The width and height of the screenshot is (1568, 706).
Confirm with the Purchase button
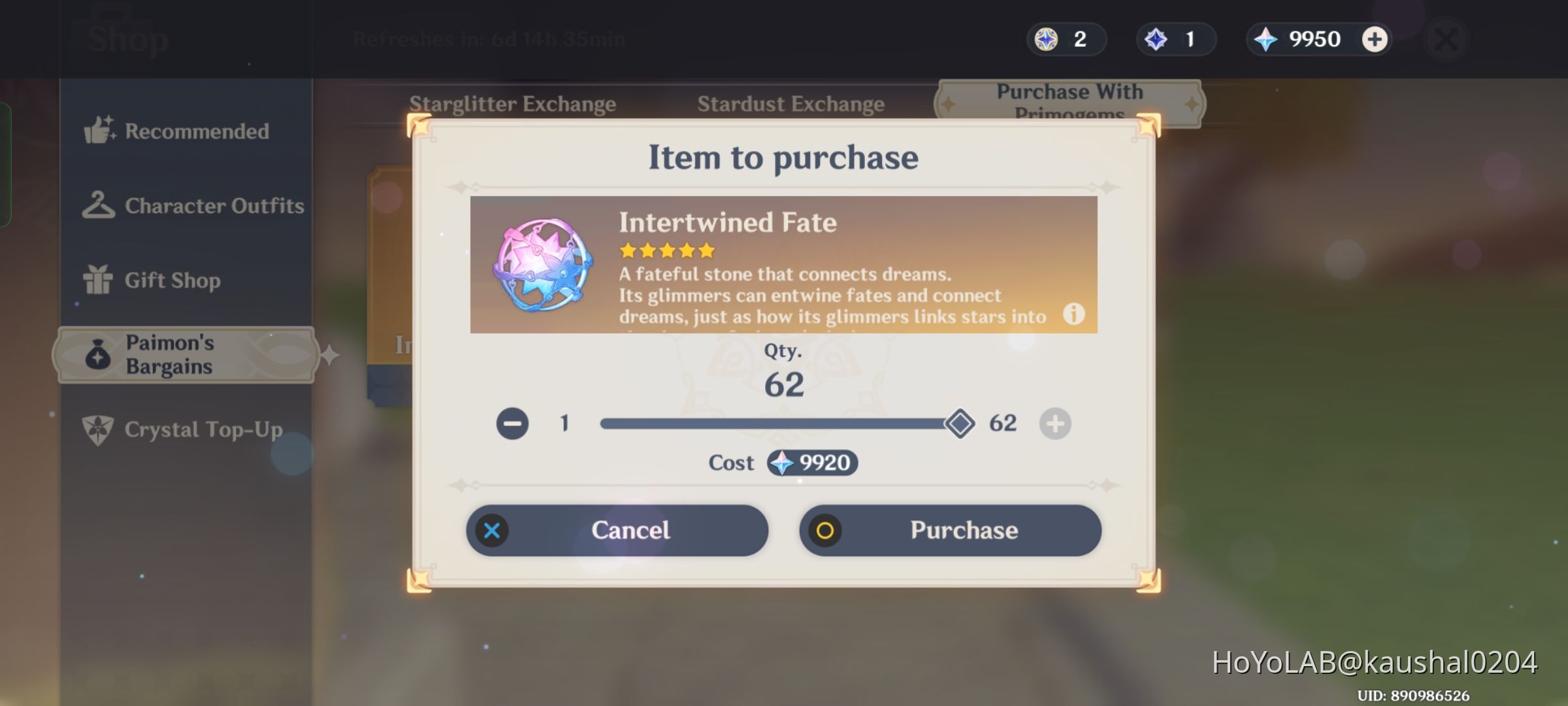951,530
